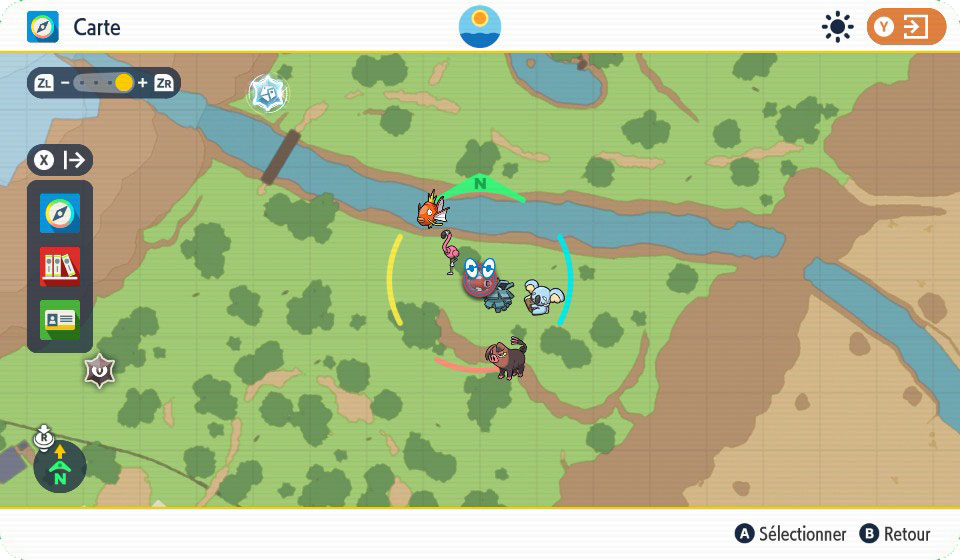Select the Magikarp marker on the map
Screen dimensions: 960x560
click(432, 210)
